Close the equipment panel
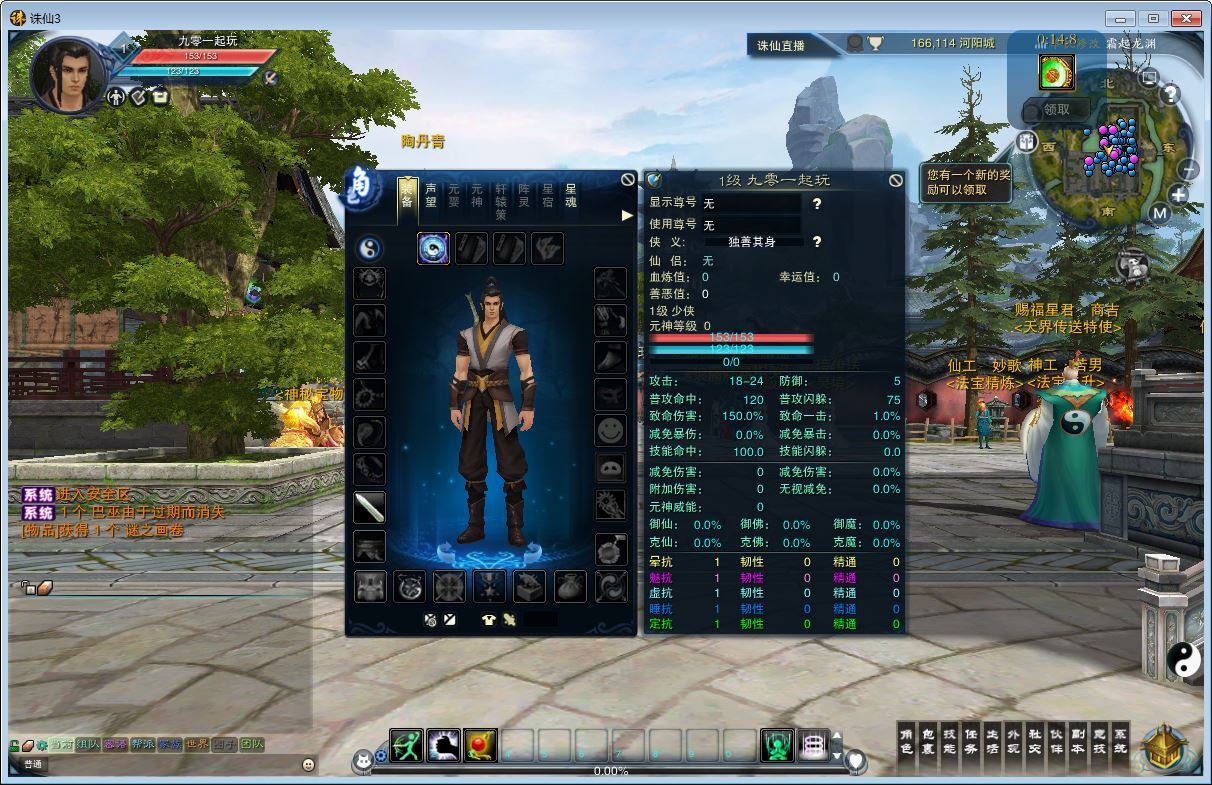This screenshot has width=1212, height=785. pyautogui.click(x=628, y=179)
